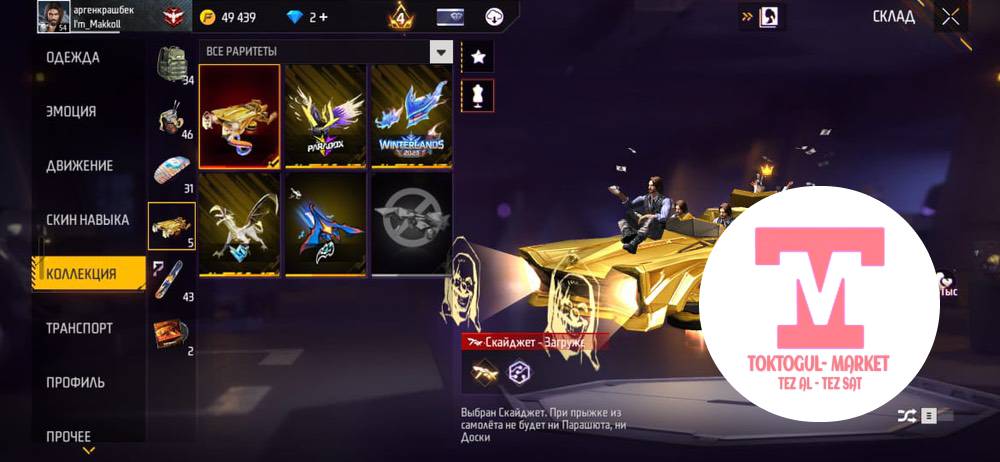Select the Paradox skywing item
The height and width of the screenshot is (462, 1000).
click(326, 116)
